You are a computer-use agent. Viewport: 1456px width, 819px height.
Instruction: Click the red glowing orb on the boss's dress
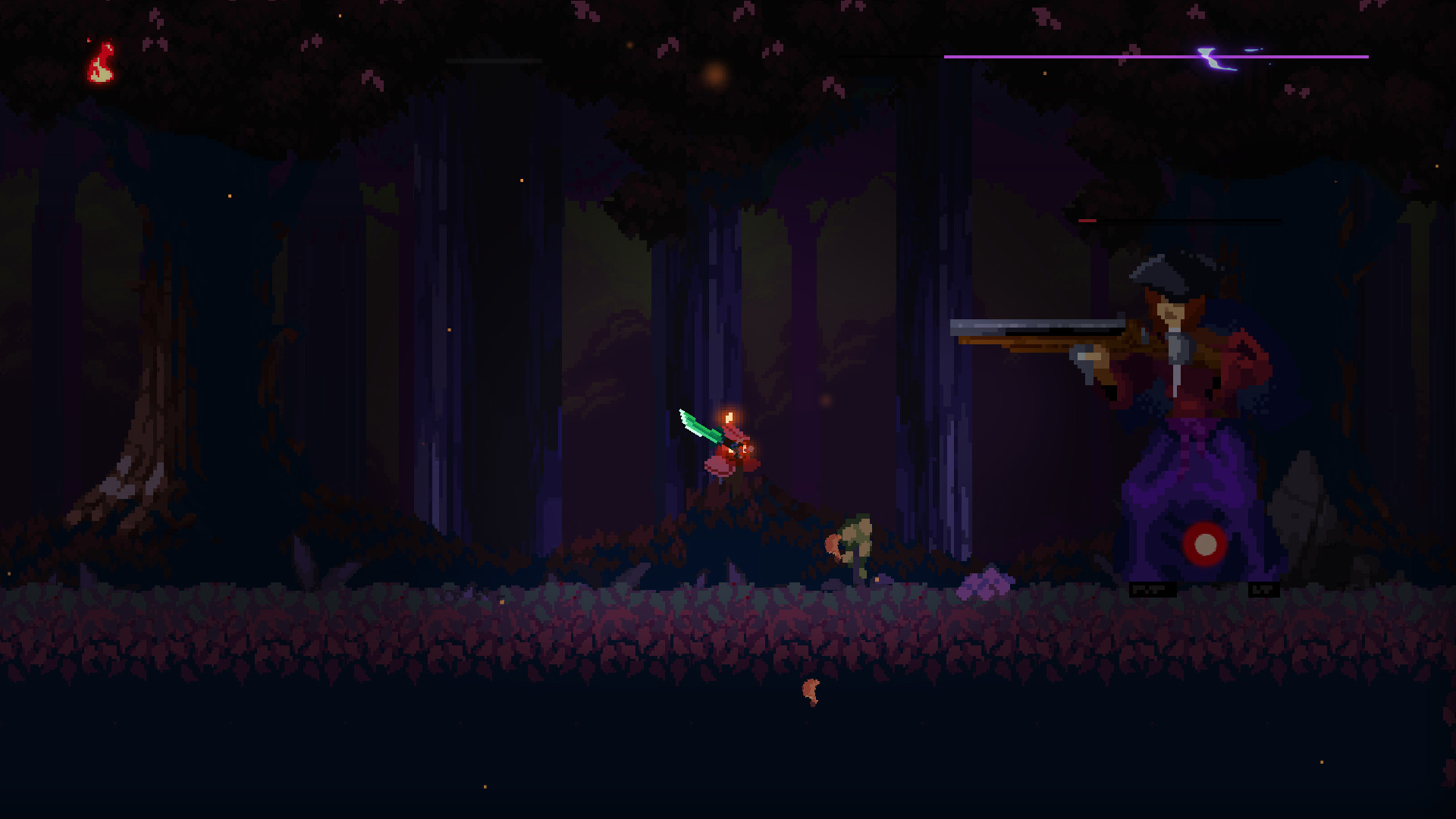(1206, 542)
